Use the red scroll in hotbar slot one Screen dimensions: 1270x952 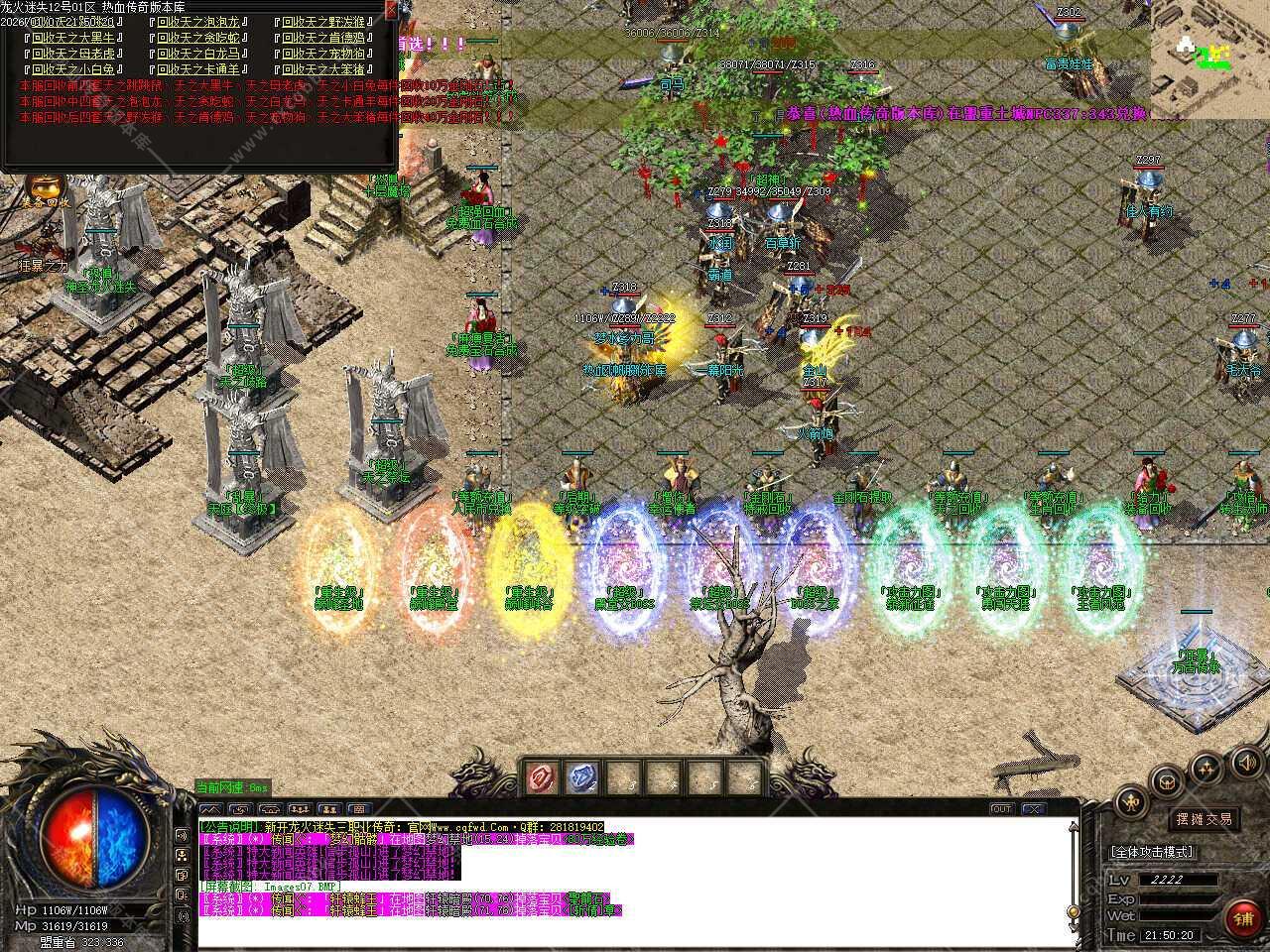pyautogui.click(x=544, y=777)
